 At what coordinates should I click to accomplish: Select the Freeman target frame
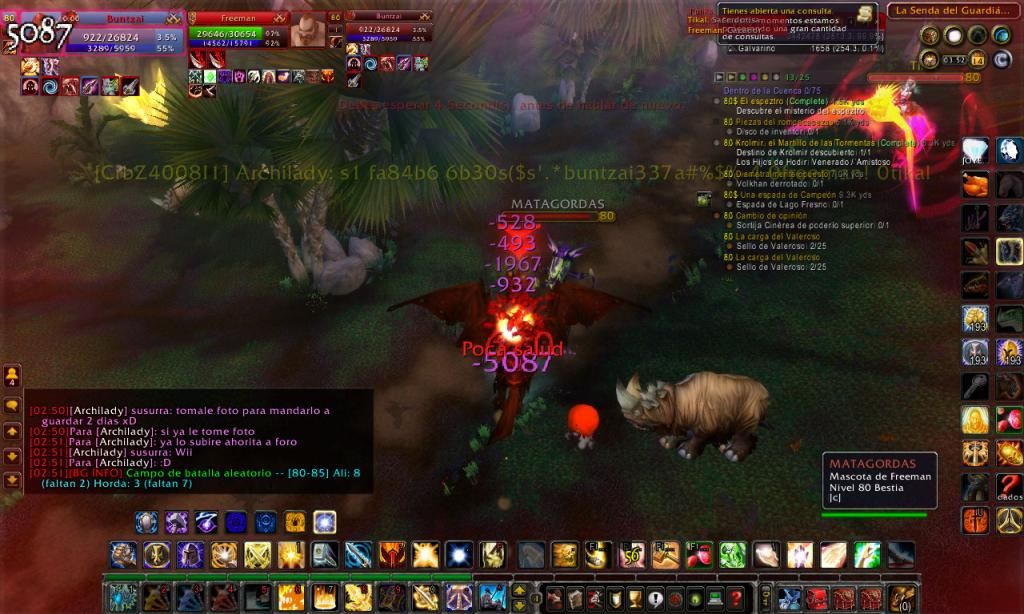(237, 32)
